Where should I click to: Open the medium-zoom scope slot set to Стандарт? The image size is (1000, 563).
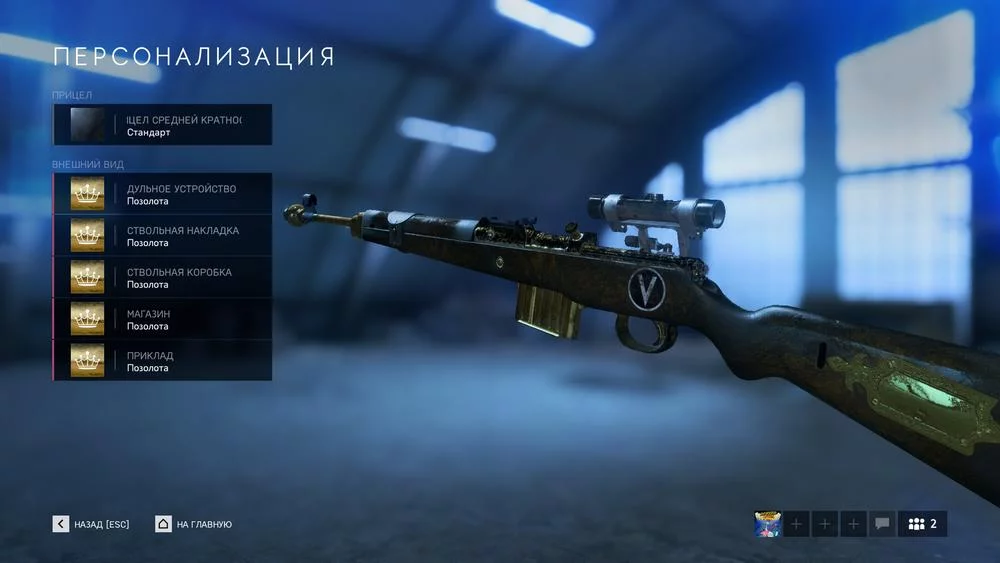click(162, 125)
